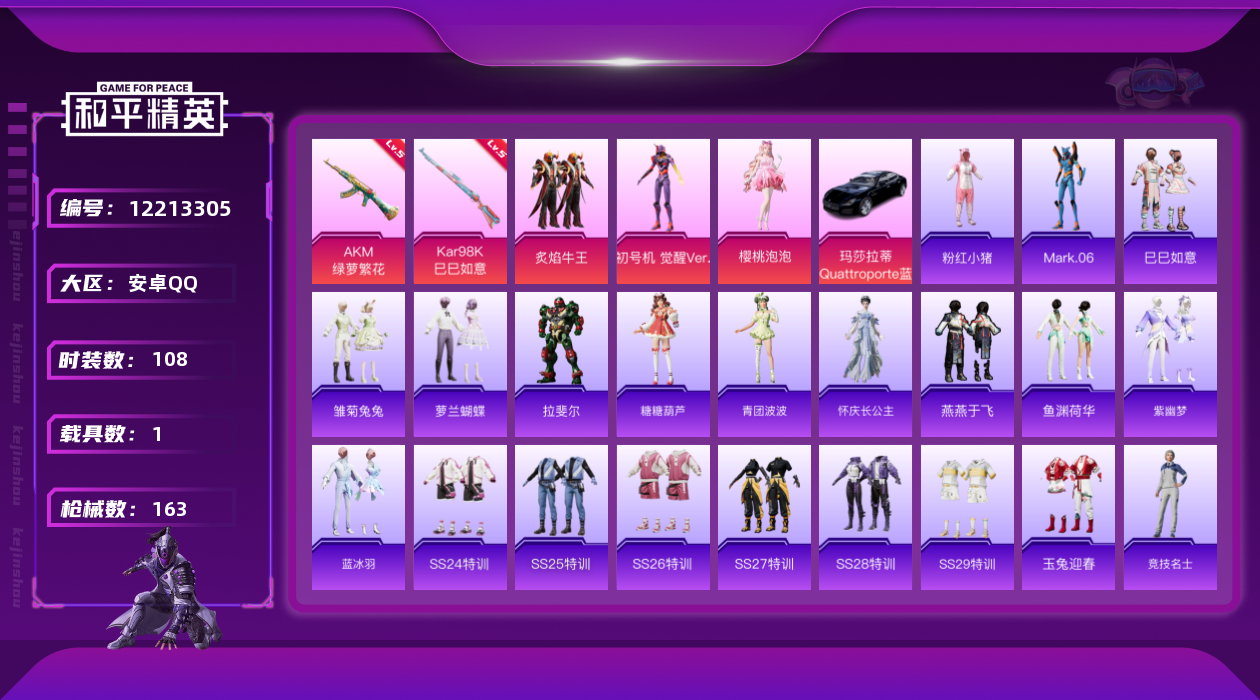Viewport: 1260px width, 700px height.
Task: Select the 竞技名士 outfit card
Action: click(x=1170, y=517)
